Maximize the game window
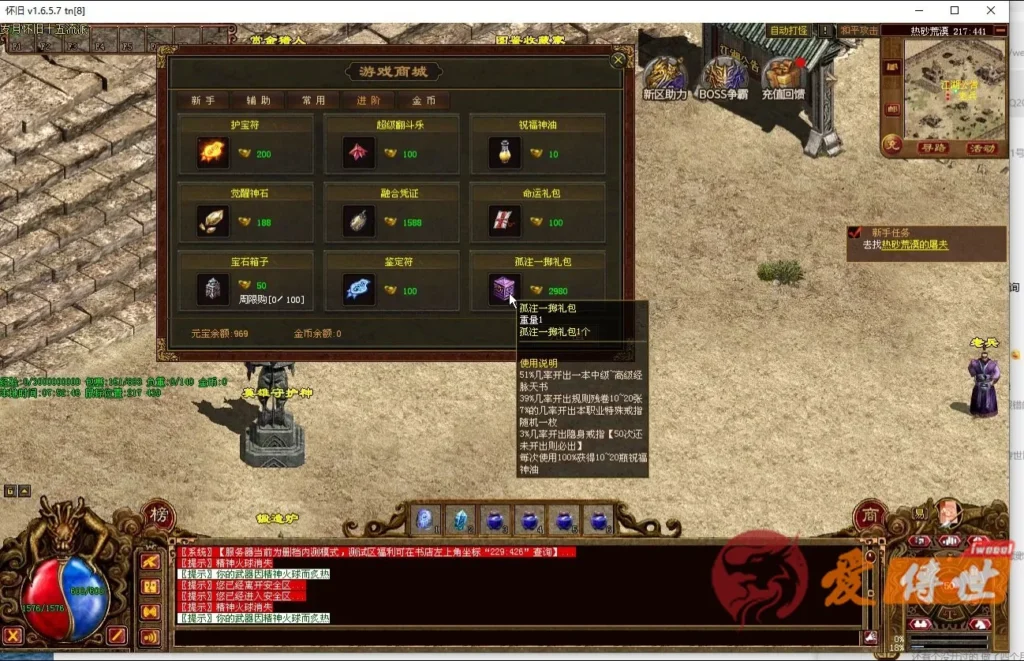Screen dimensions: 1024x661 click(955, 10)
